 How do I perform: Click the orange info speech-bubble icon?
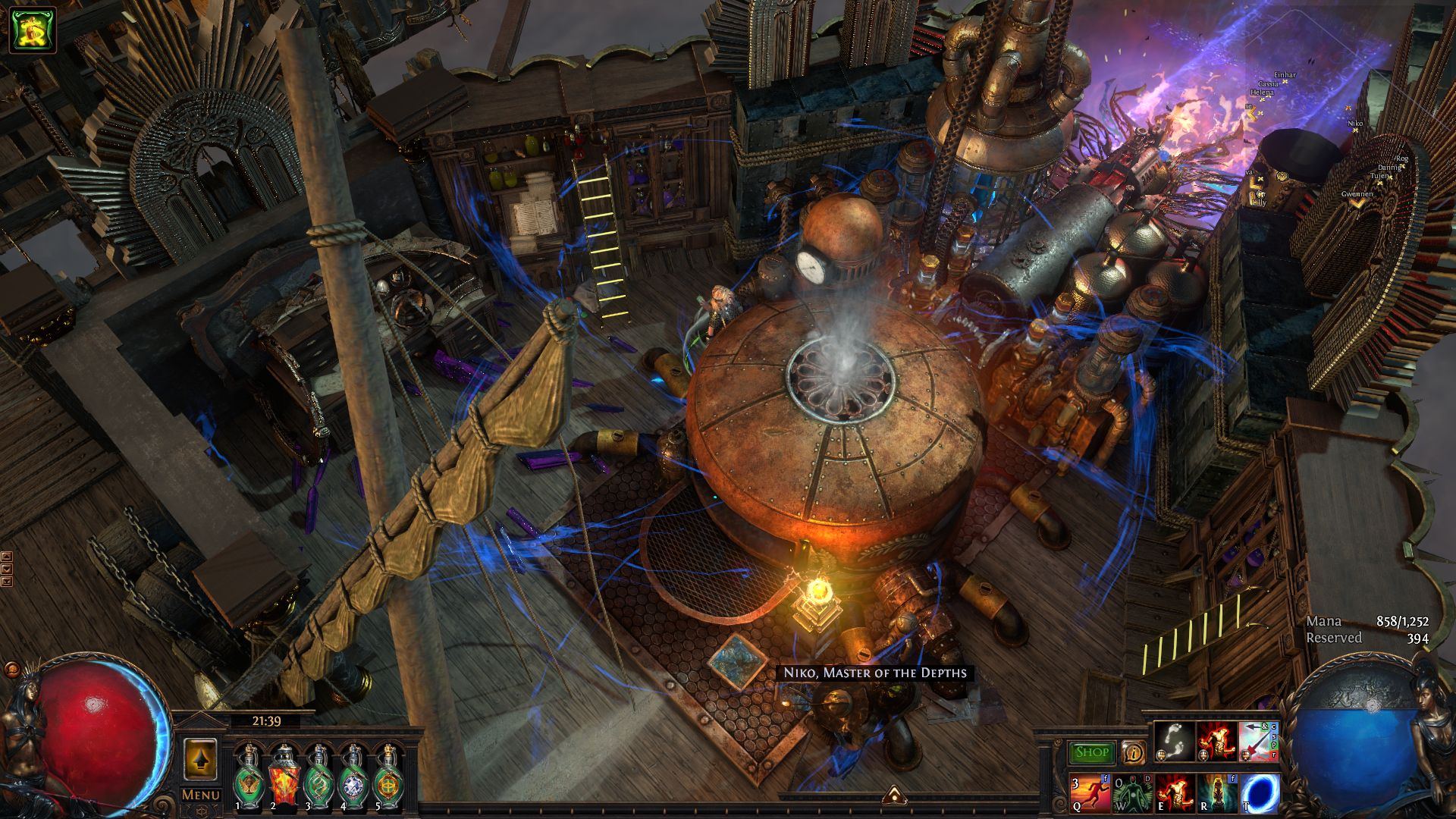pyautogui.click(x=1134, y=752)
